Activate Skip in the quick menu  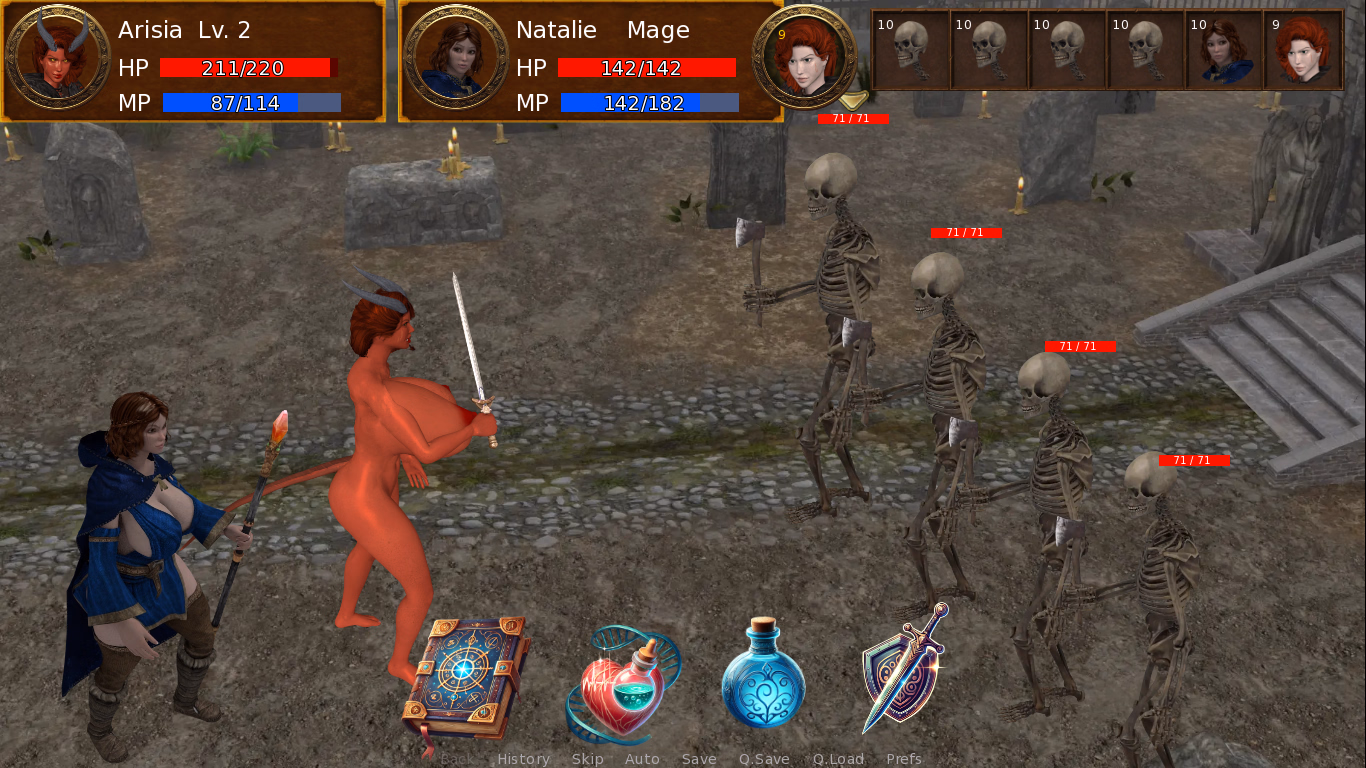[587, 759]
